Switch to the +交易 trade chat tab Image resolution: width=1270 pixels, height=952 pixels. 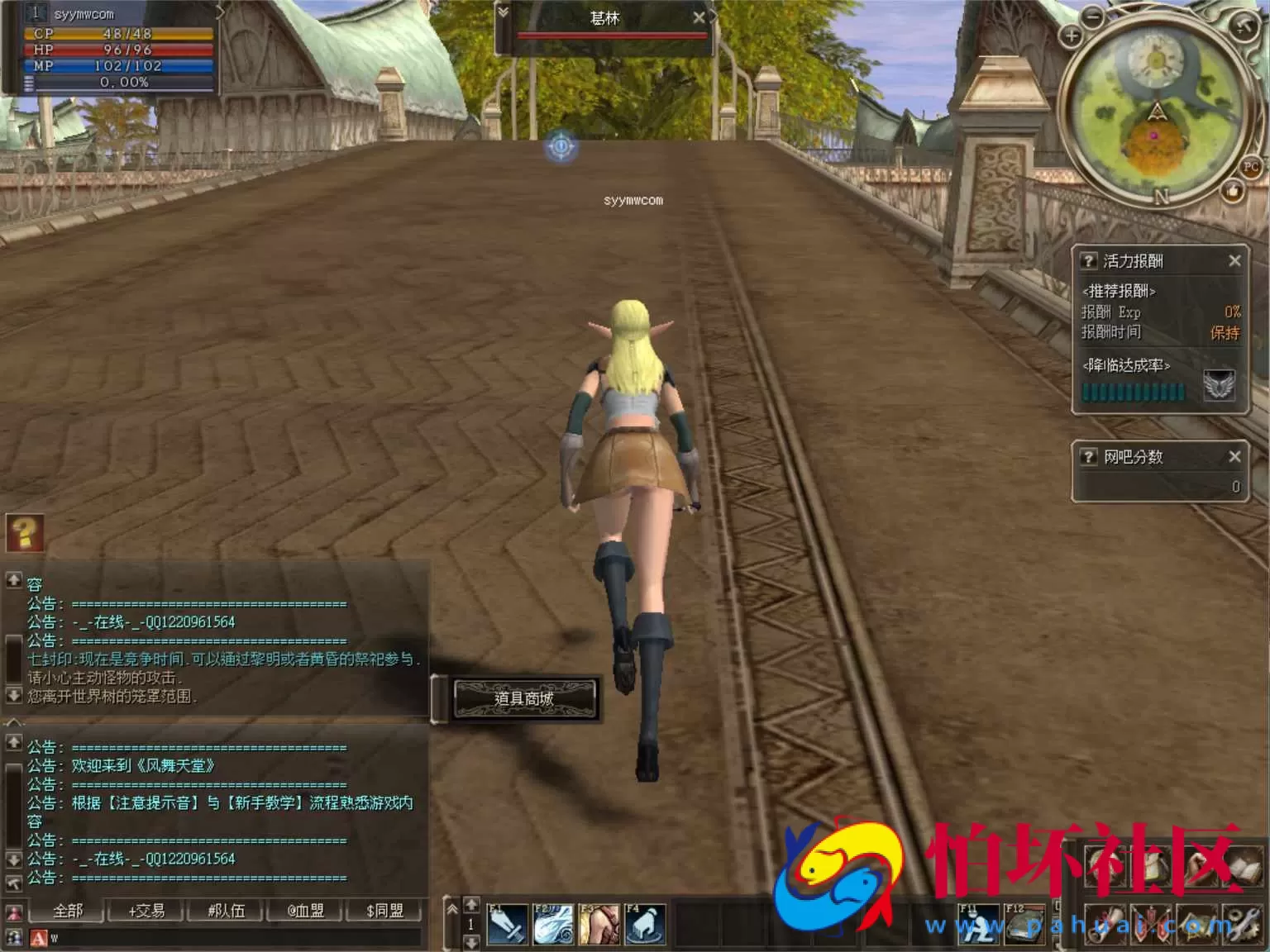[x=146, y=911]
